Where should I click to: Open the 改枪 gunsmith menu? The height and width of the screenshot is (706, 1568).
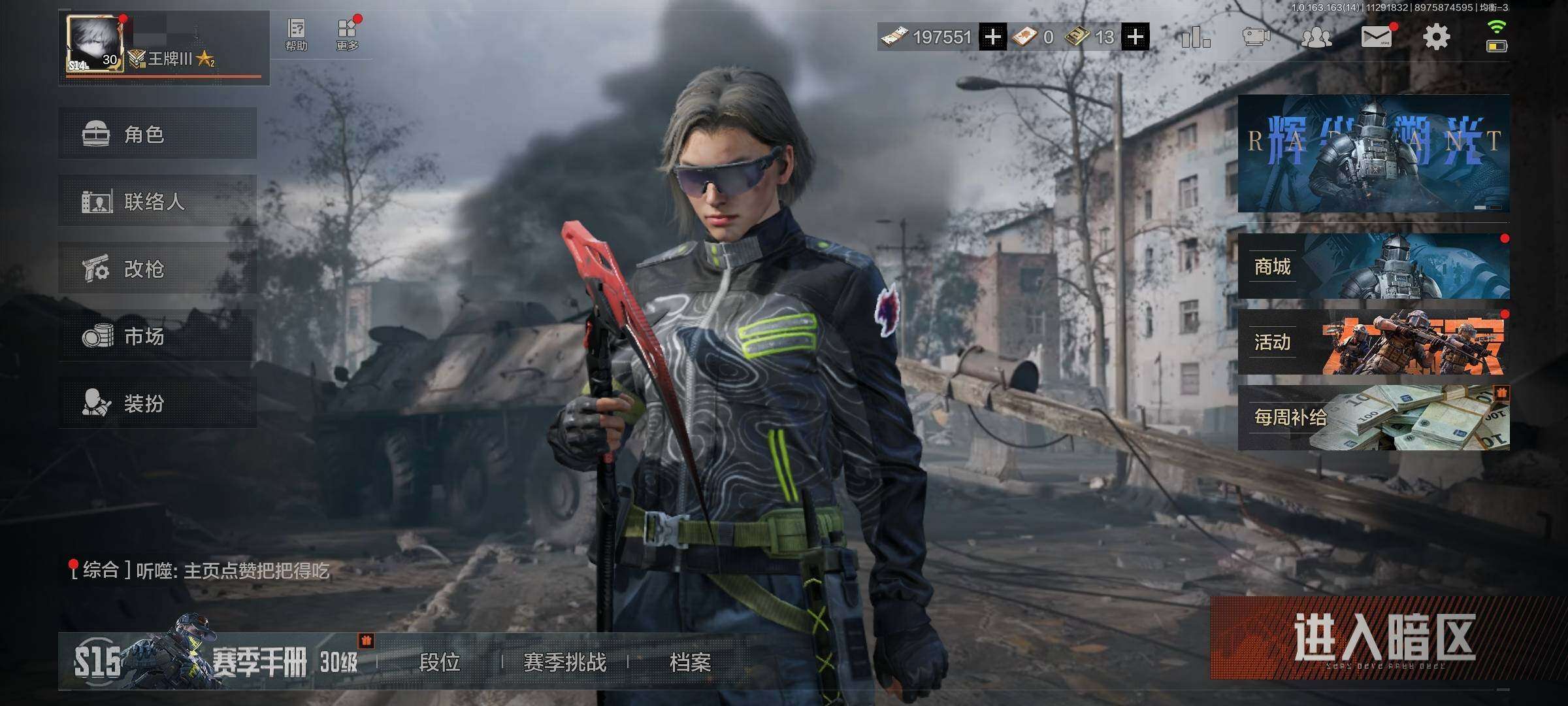[157, 269]
